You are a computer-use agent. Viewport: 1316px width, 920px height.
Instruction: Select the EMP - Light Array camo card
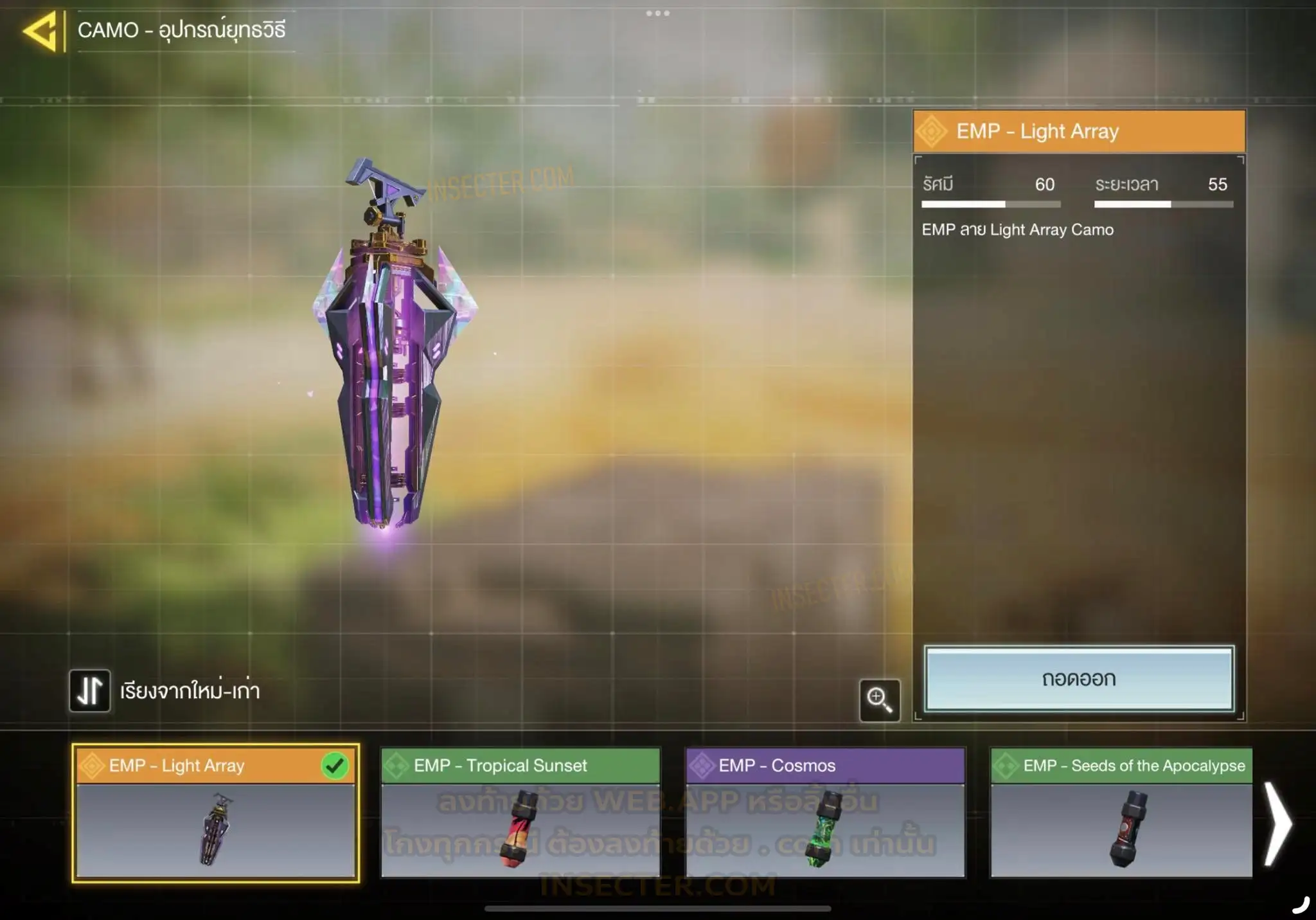[x=215, y=813]
